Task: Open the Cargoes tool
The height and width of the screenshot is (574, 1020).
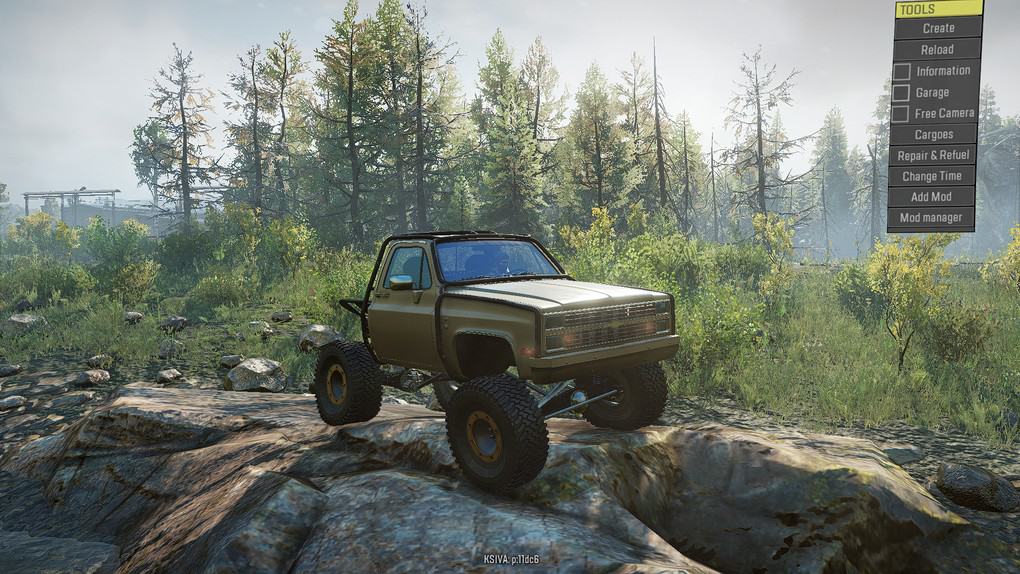Action: 933,134
